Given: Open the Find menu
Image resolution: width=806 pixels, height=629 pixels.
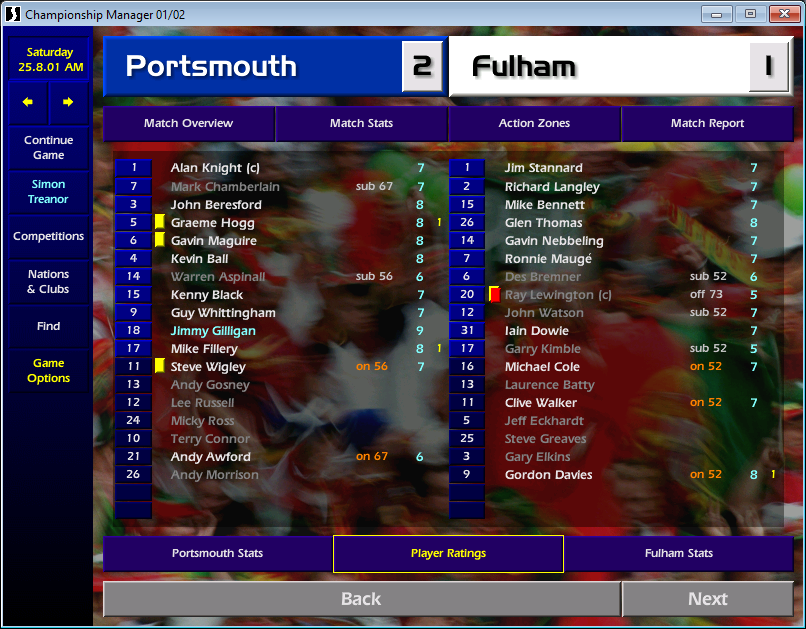Looking at the screenshot, I should (x=48, y=326).
